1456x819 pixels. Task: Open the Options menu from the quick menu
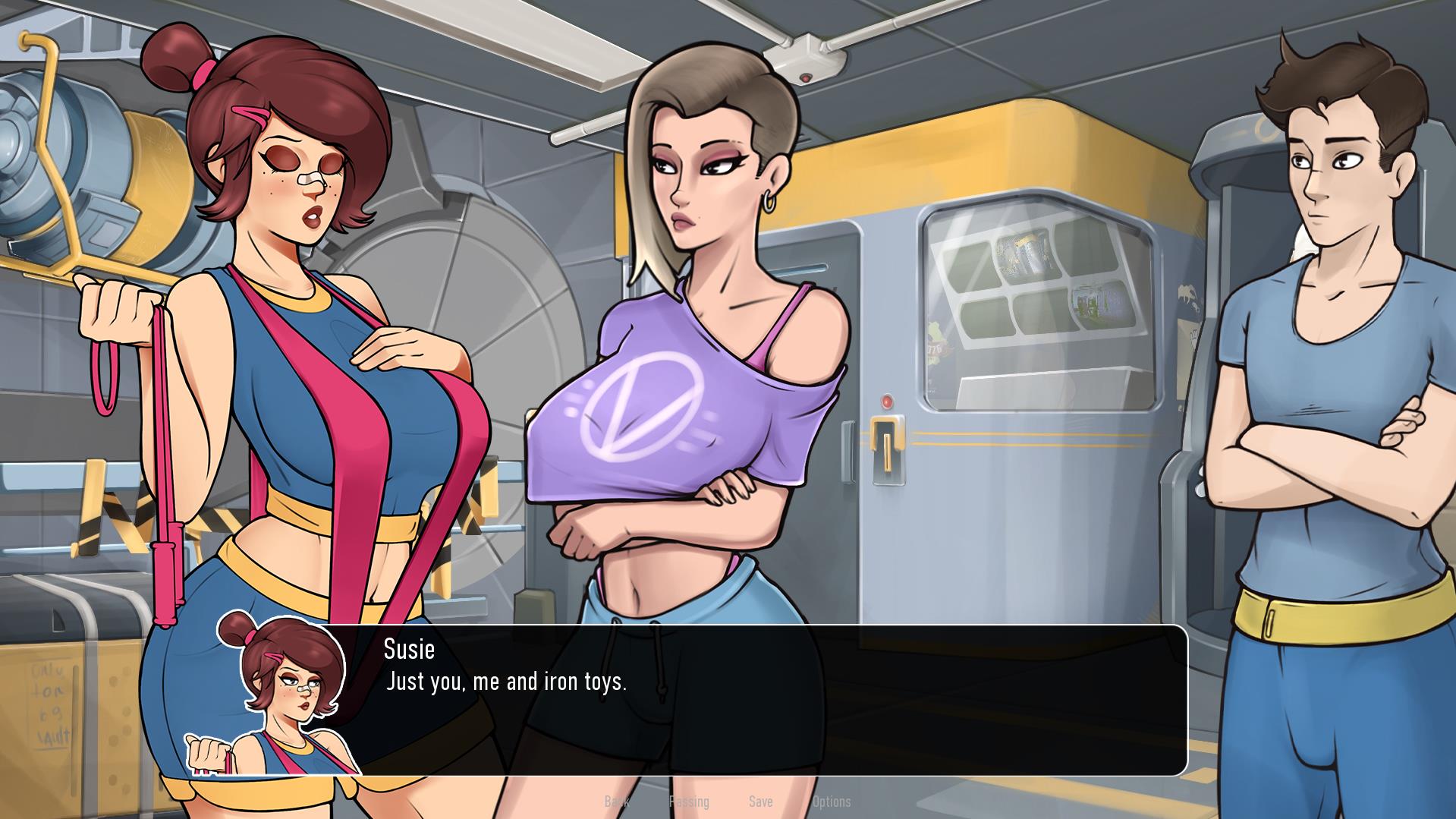[832, 802]
